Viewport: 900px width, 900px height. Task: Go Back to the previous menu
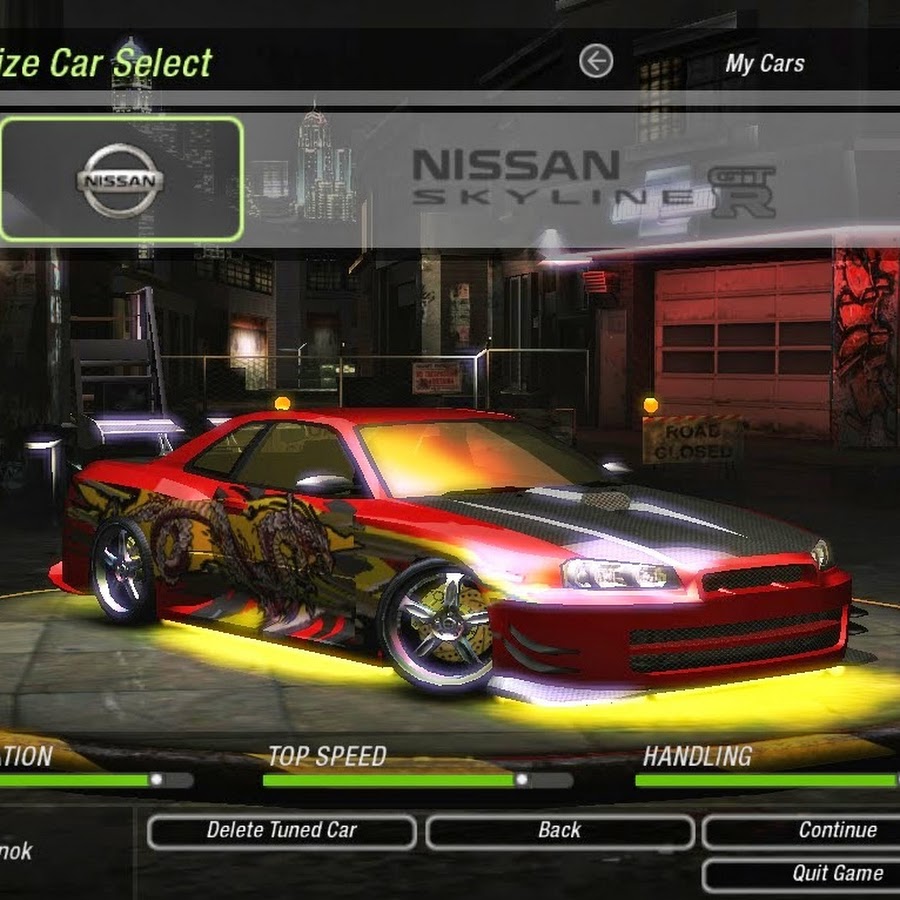pos(559,831)
